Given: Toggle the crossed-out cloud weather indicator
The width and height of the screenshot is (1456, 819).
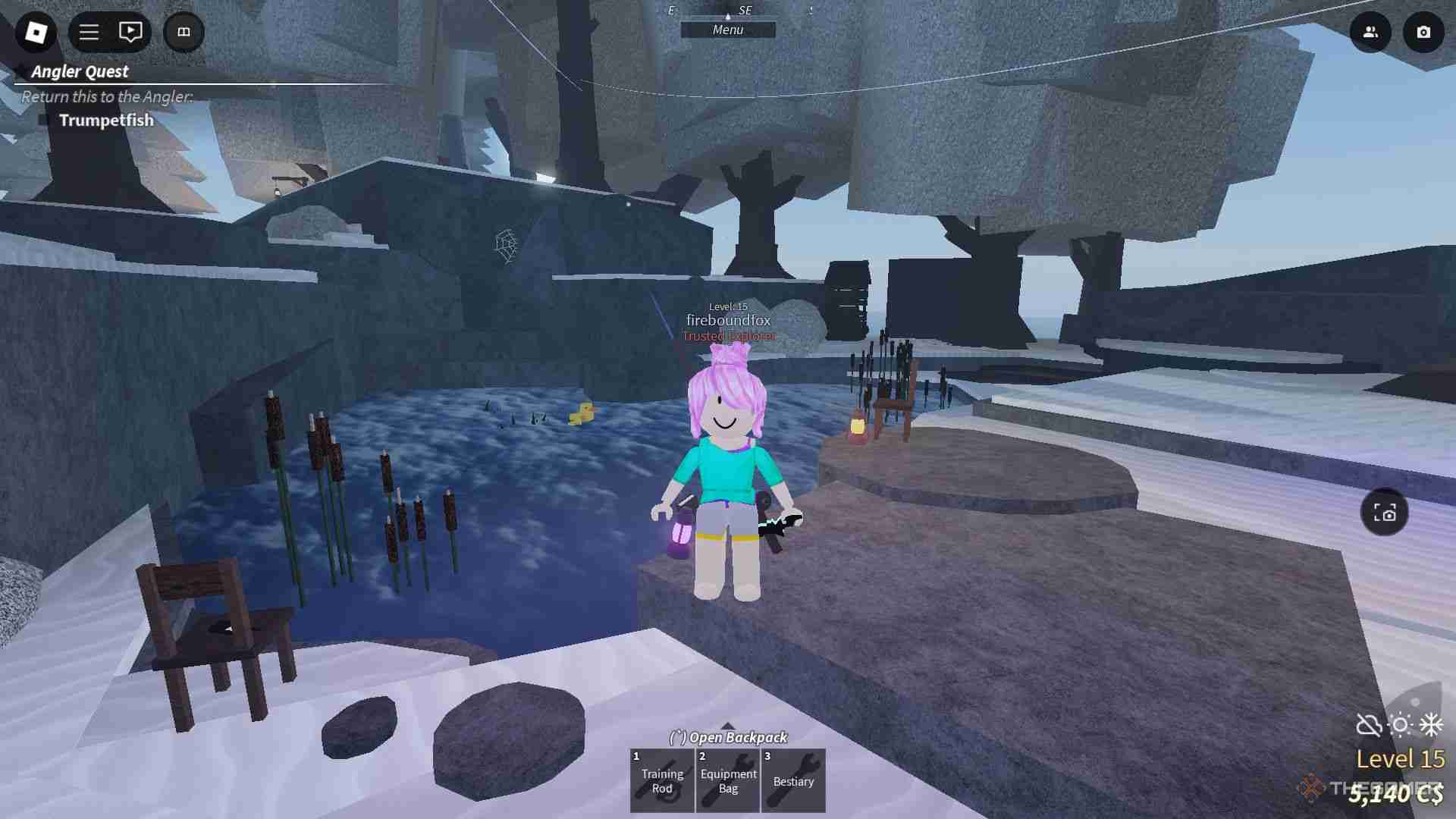Looking at the screenshot, I should pos(1370,726).
